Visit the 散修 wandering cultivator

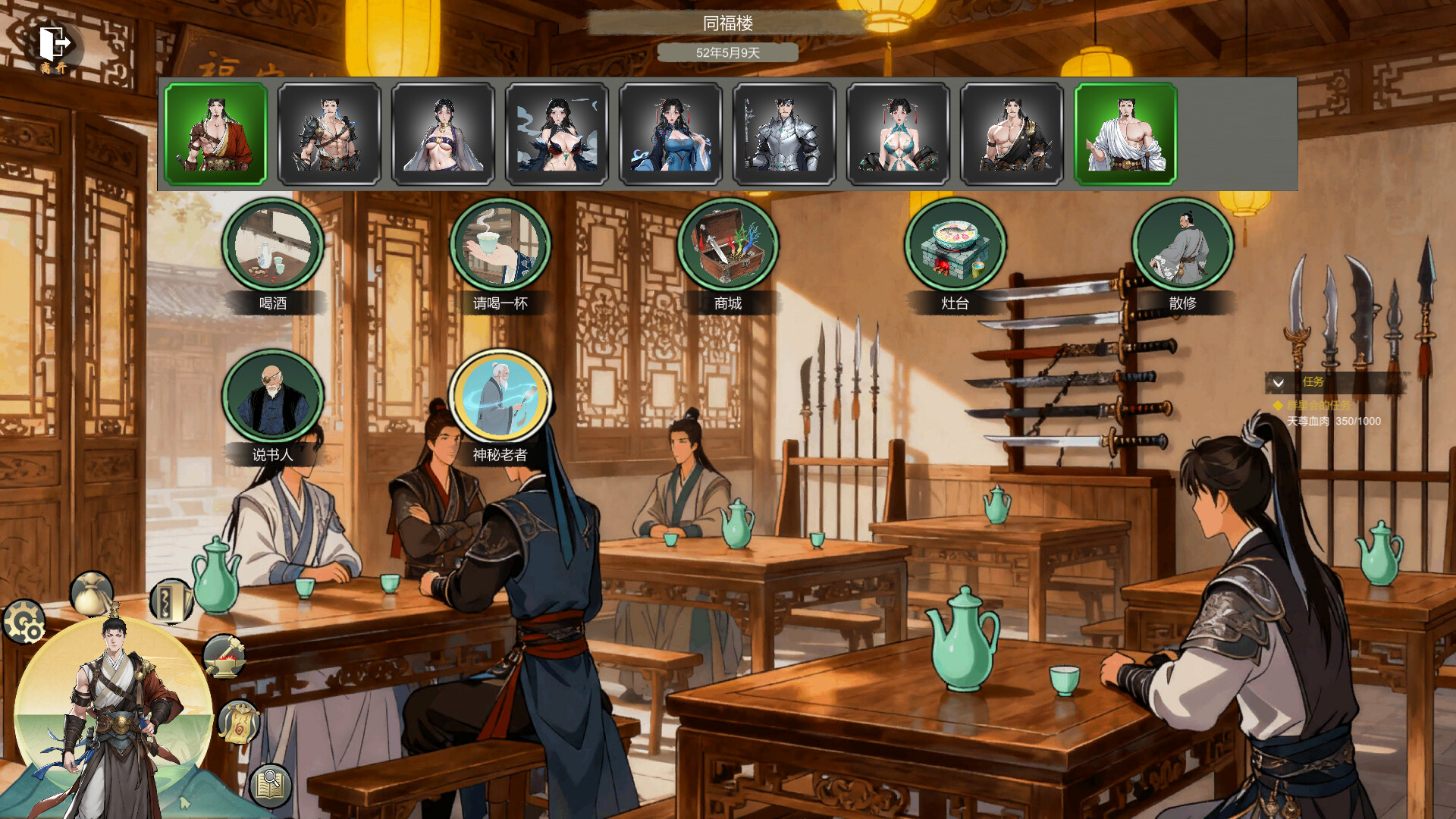coord(1183,246)
